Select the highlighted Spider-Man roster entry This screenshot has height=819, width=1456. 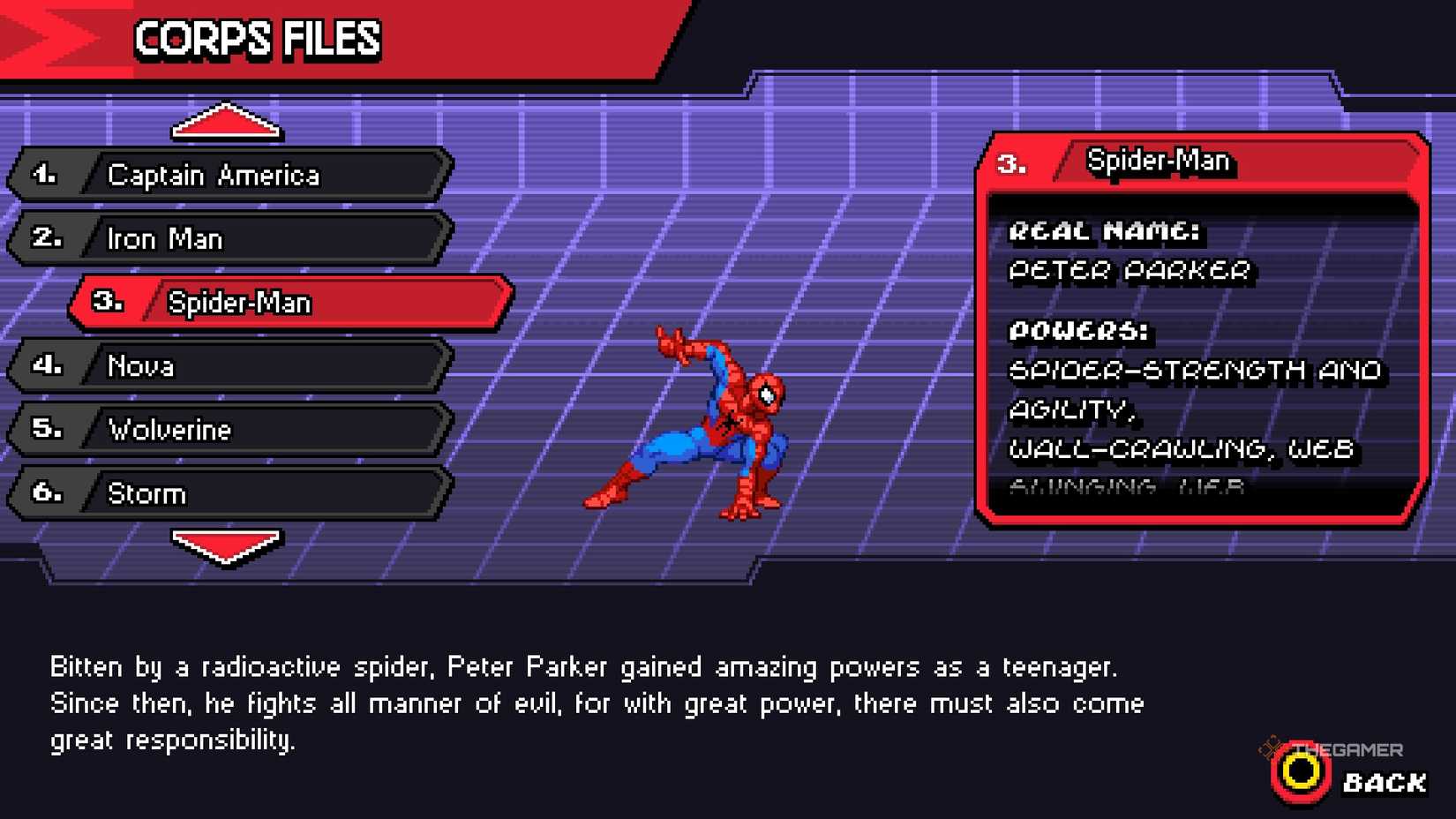click(x=265, y=302)
